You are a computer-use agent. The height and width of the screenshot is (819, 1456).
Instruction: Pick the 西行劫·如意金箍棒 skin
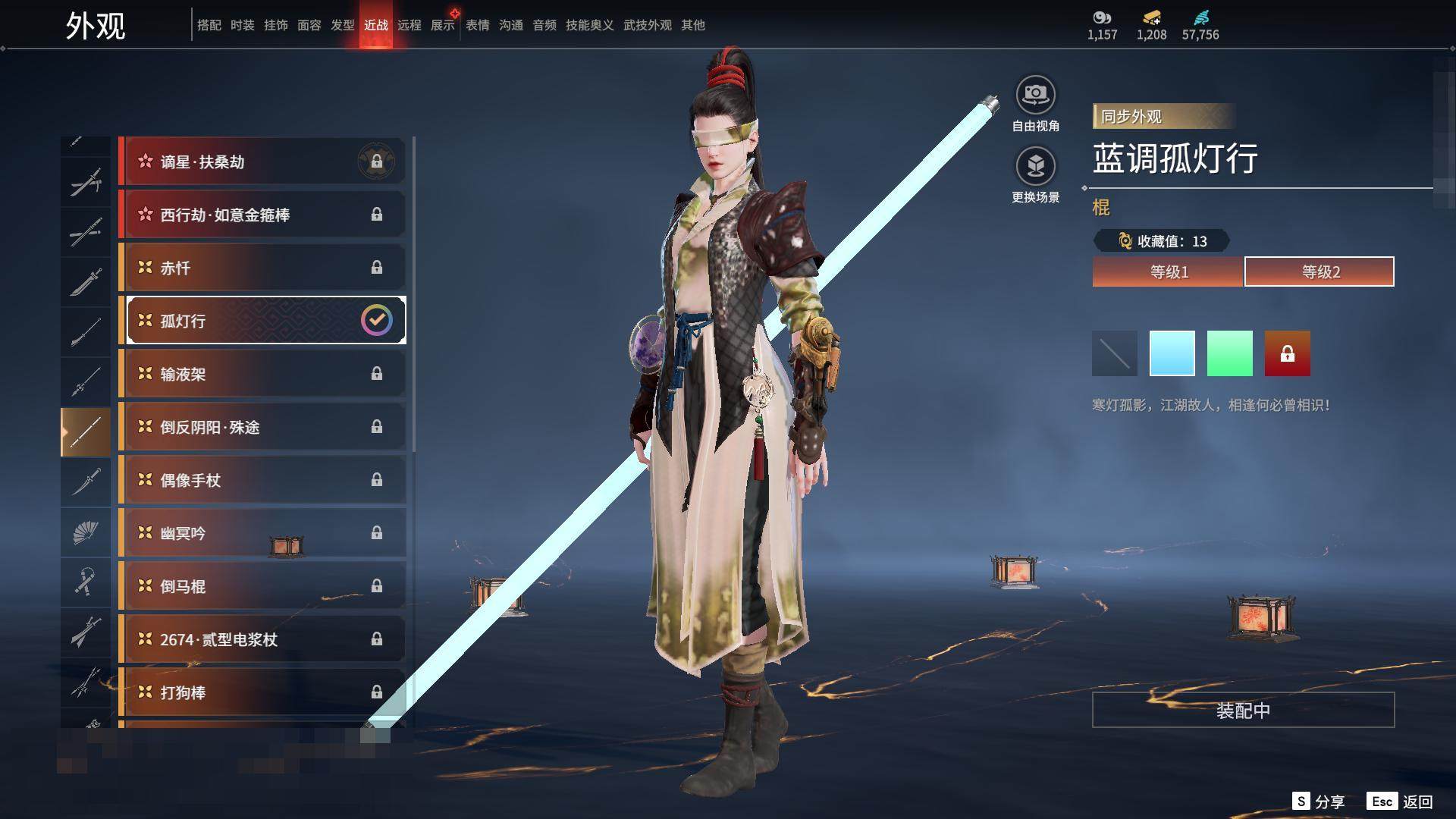263,215
